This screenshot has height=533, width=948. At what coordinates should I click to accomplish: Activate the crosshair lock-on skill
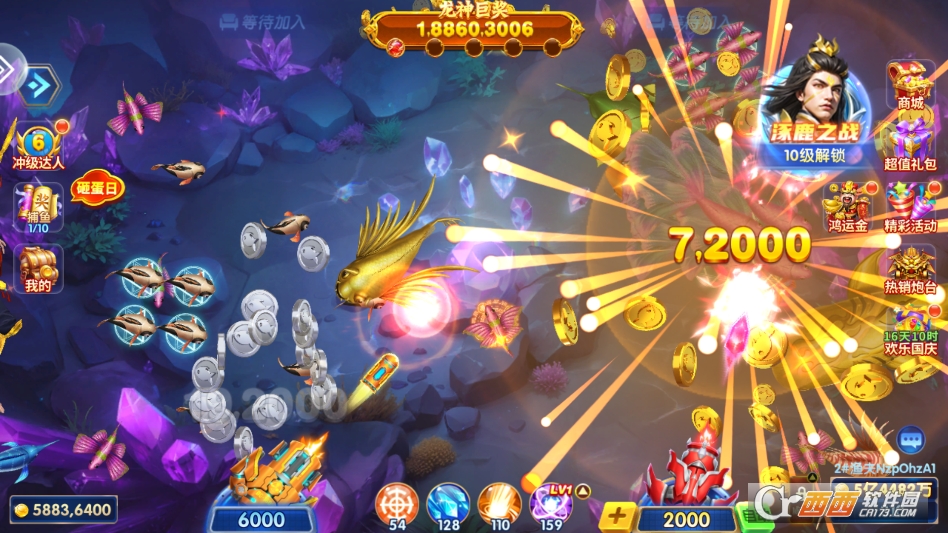[397, 502]
